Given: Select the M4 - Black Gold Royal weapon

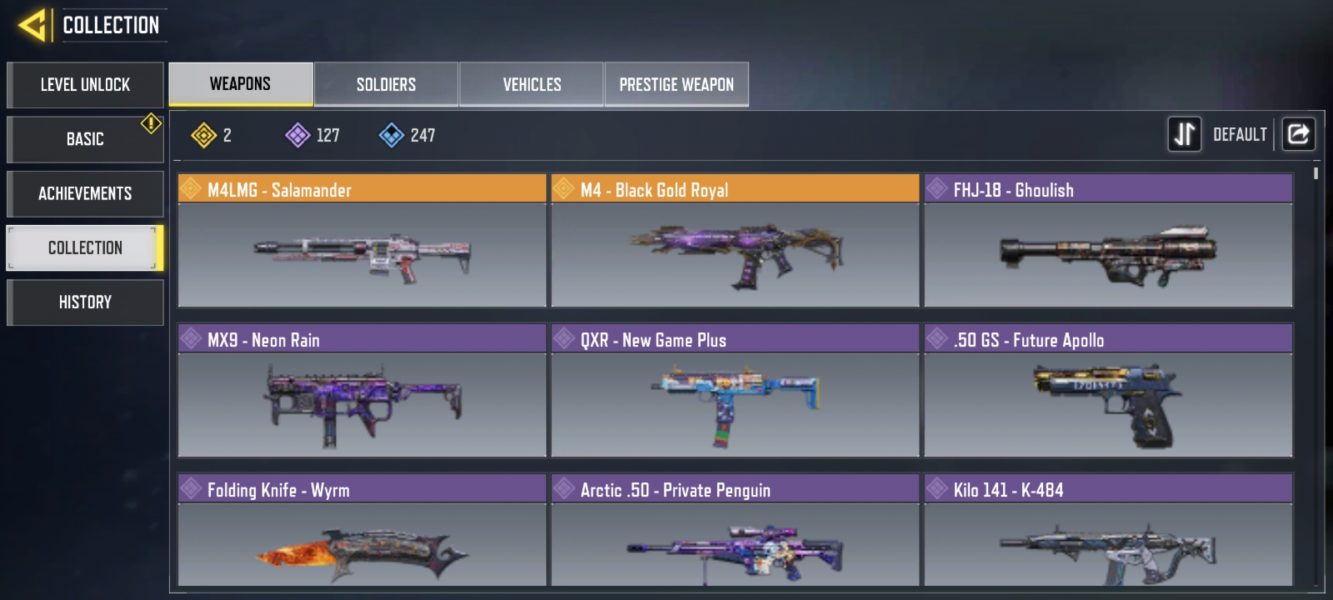Looking at the screenshot, I should pos(735,241).
